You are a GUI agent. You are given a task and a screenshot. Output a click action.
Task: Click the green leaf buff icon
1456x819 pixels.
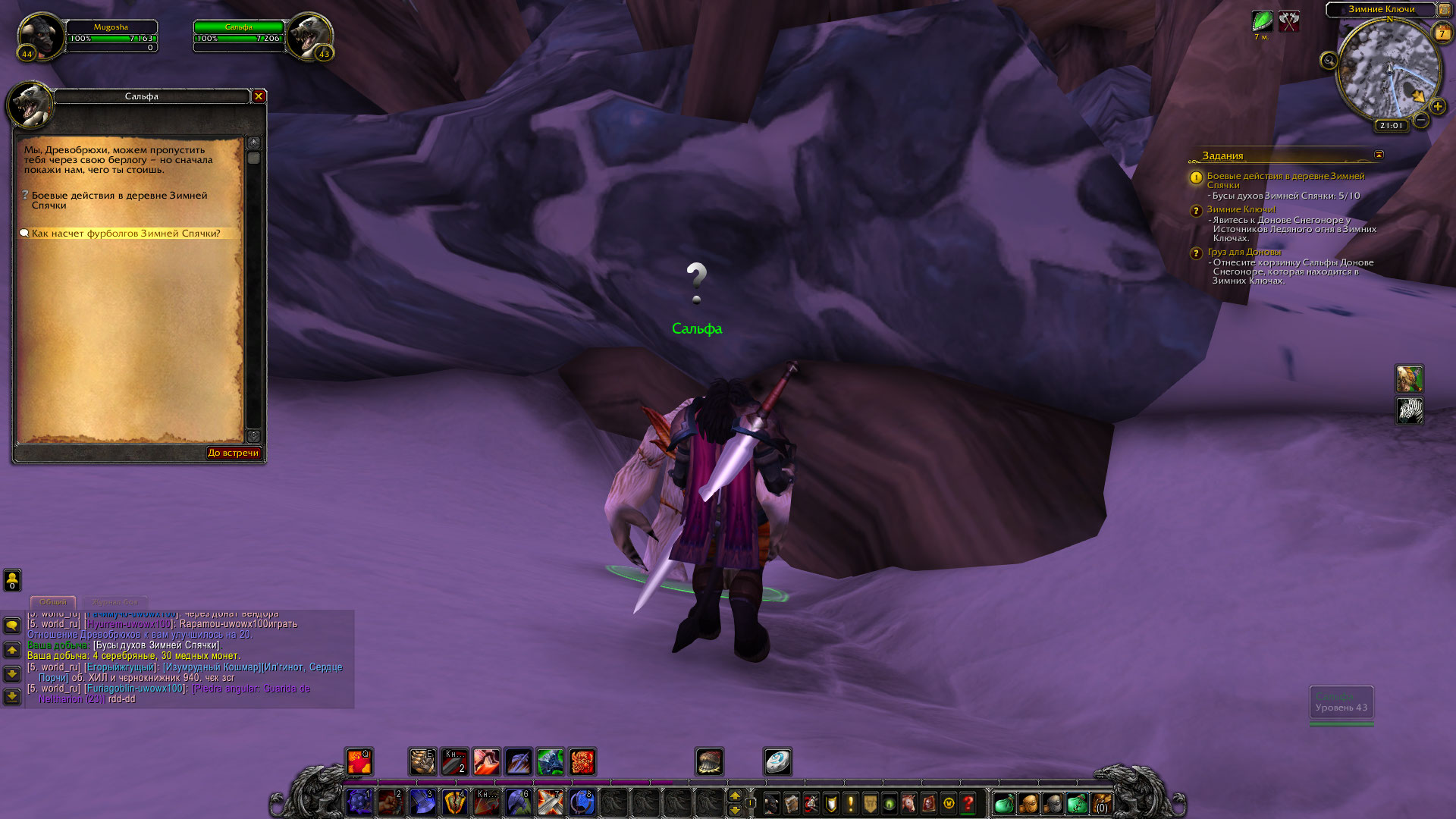[1262, 21]
